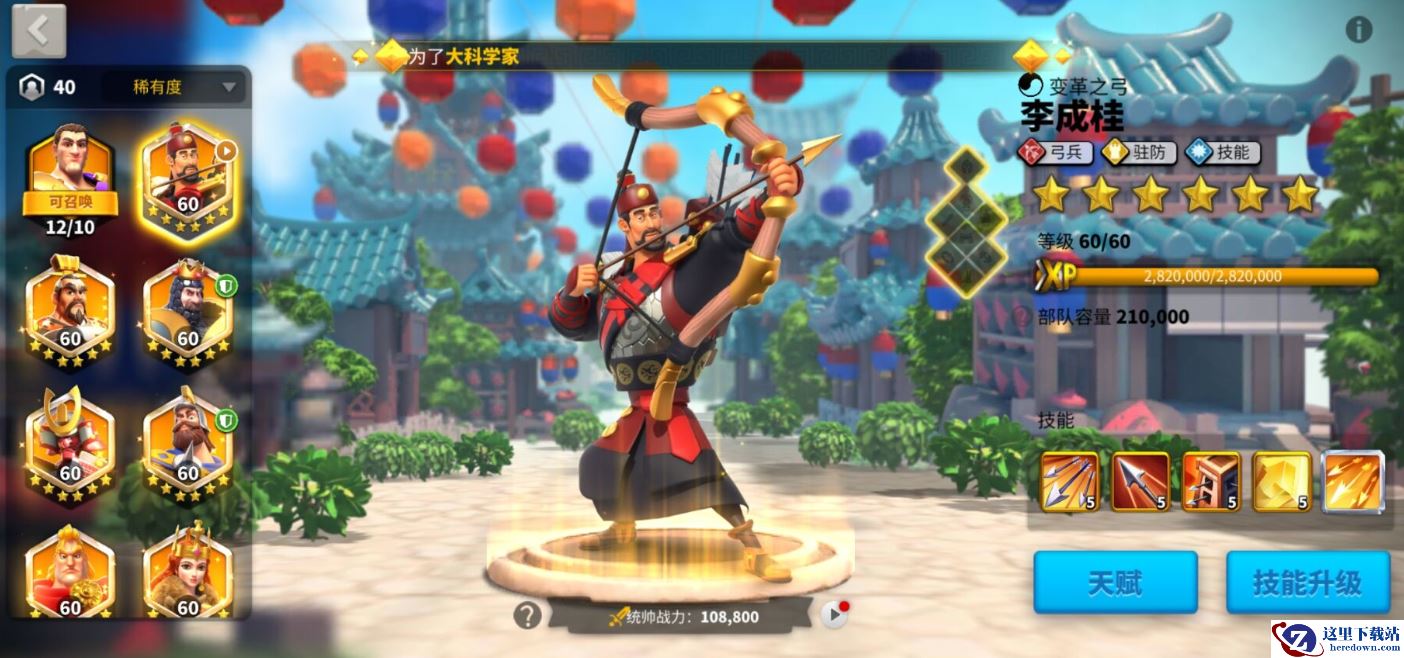The width and height of the screenshot is (1404, 658).
Task: View the tower defense third skill
Action: (x=1211, y=482)
